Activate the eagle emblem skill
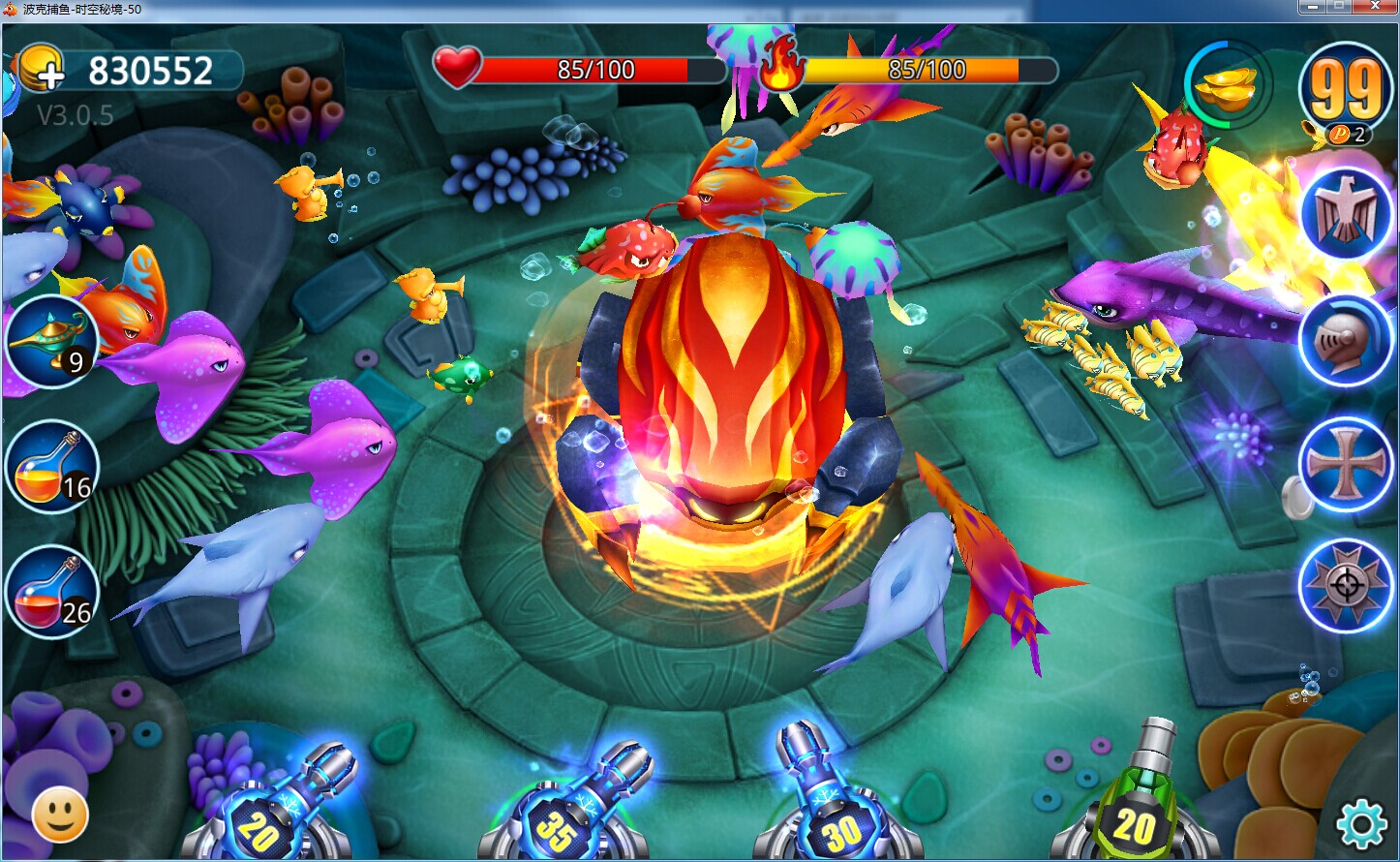The width and height of the screenshot is (1400, 862). tap(1345, 214)
